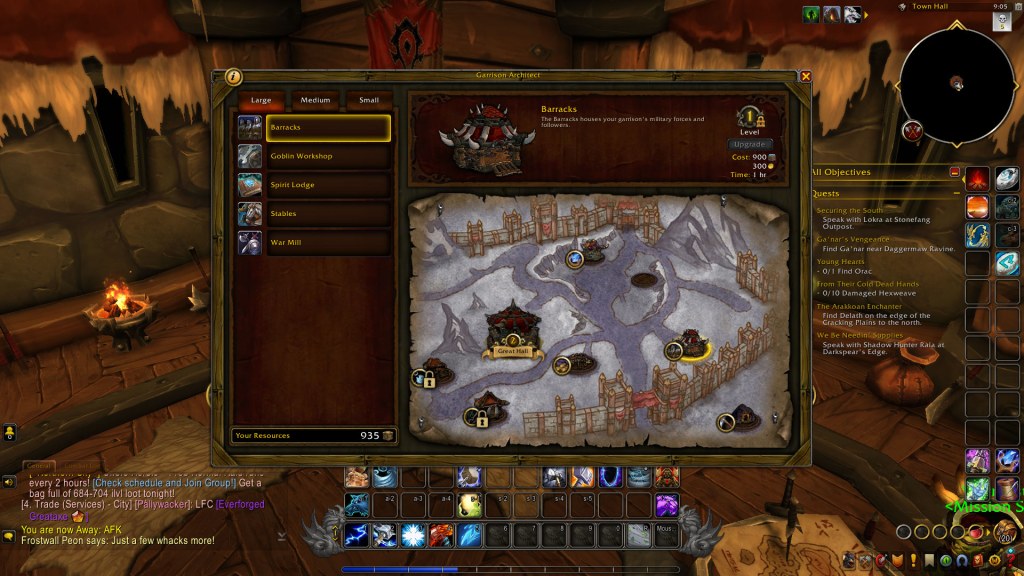
Task: Close the Garrison Architect window
Action: 806,76
